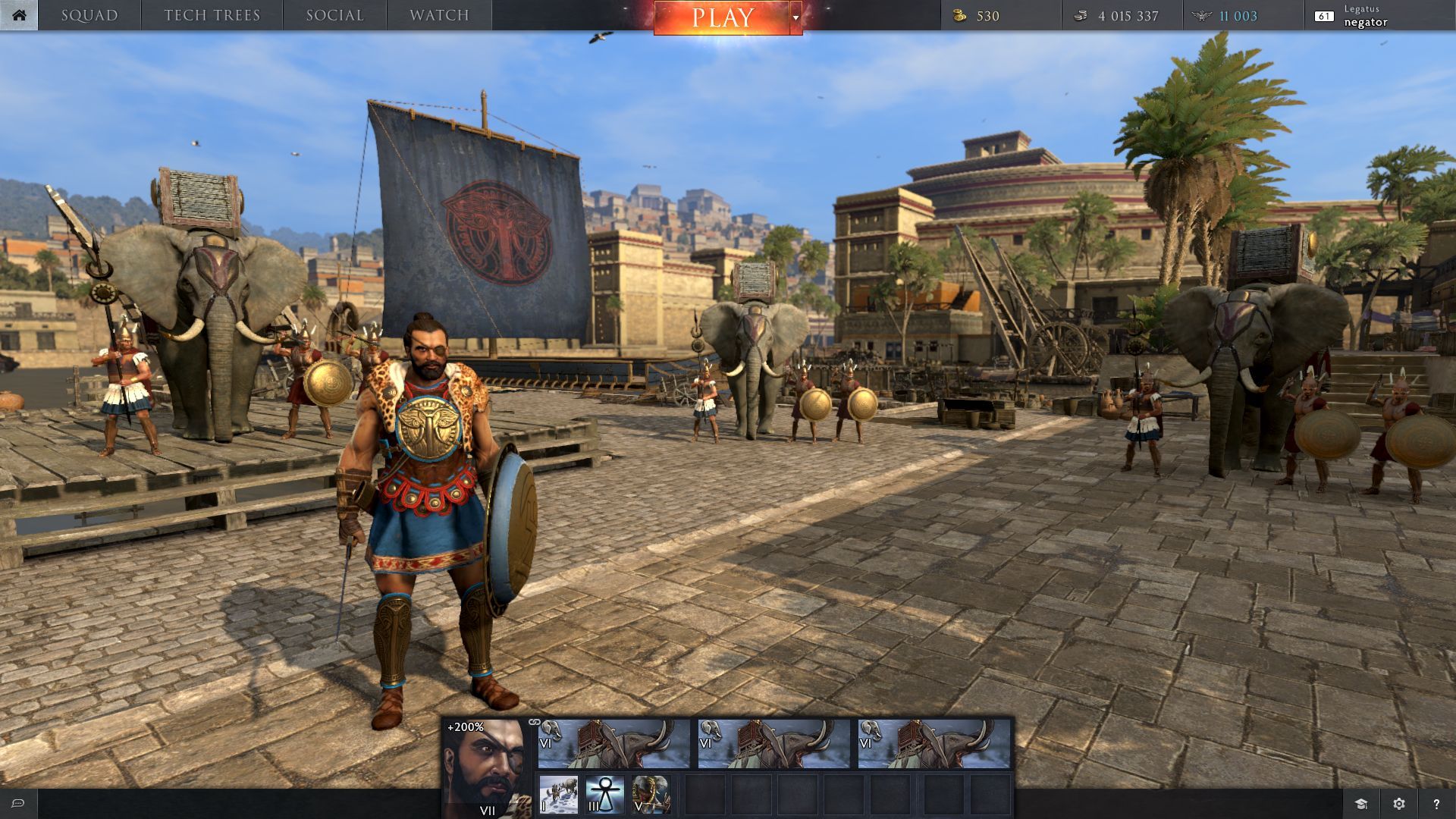
Task: Open the question mark help
Action: click(x=1436, y=804)
